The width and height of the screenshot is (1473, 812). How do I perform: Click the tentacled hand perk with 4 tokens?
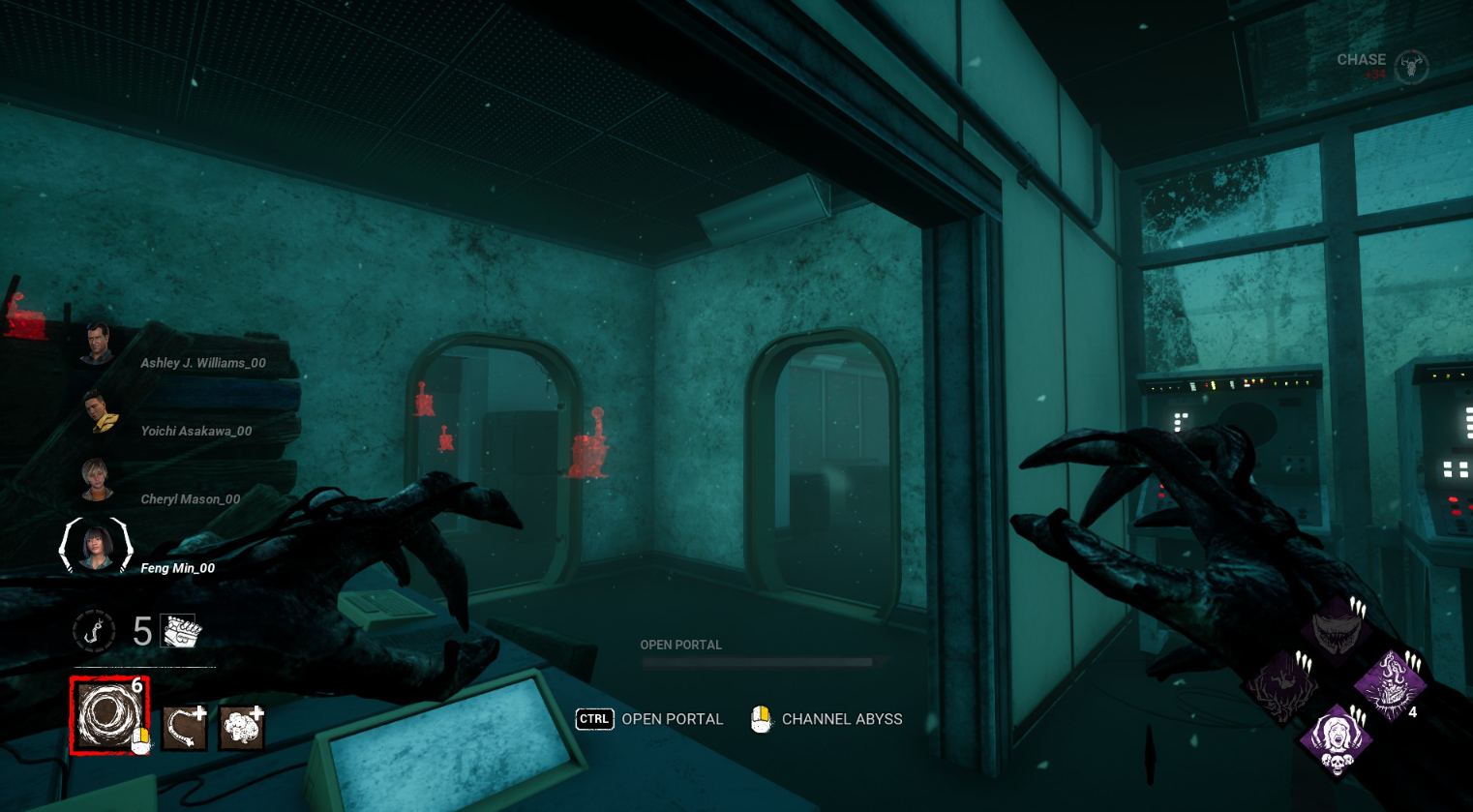coord(1390,685)
